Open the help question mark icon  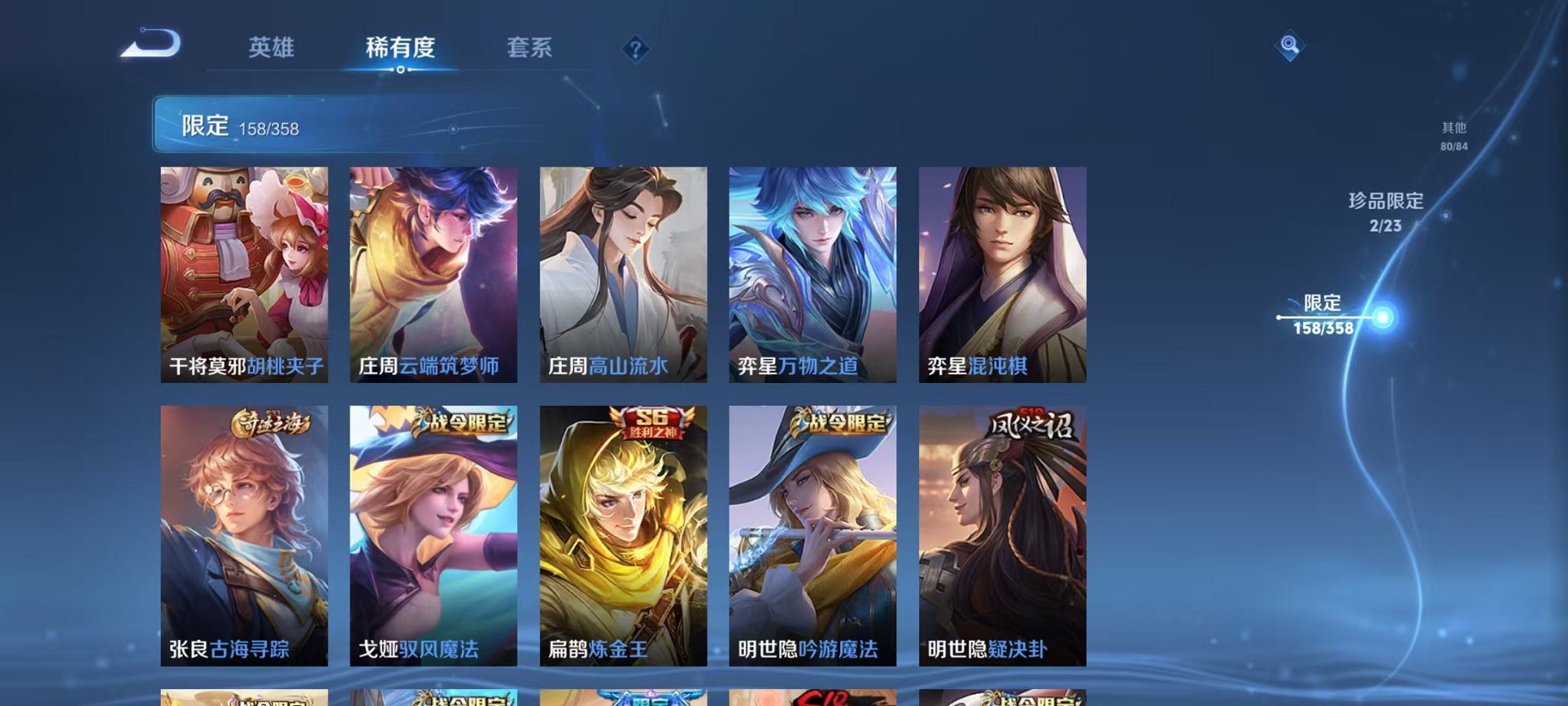coord(635,49)
